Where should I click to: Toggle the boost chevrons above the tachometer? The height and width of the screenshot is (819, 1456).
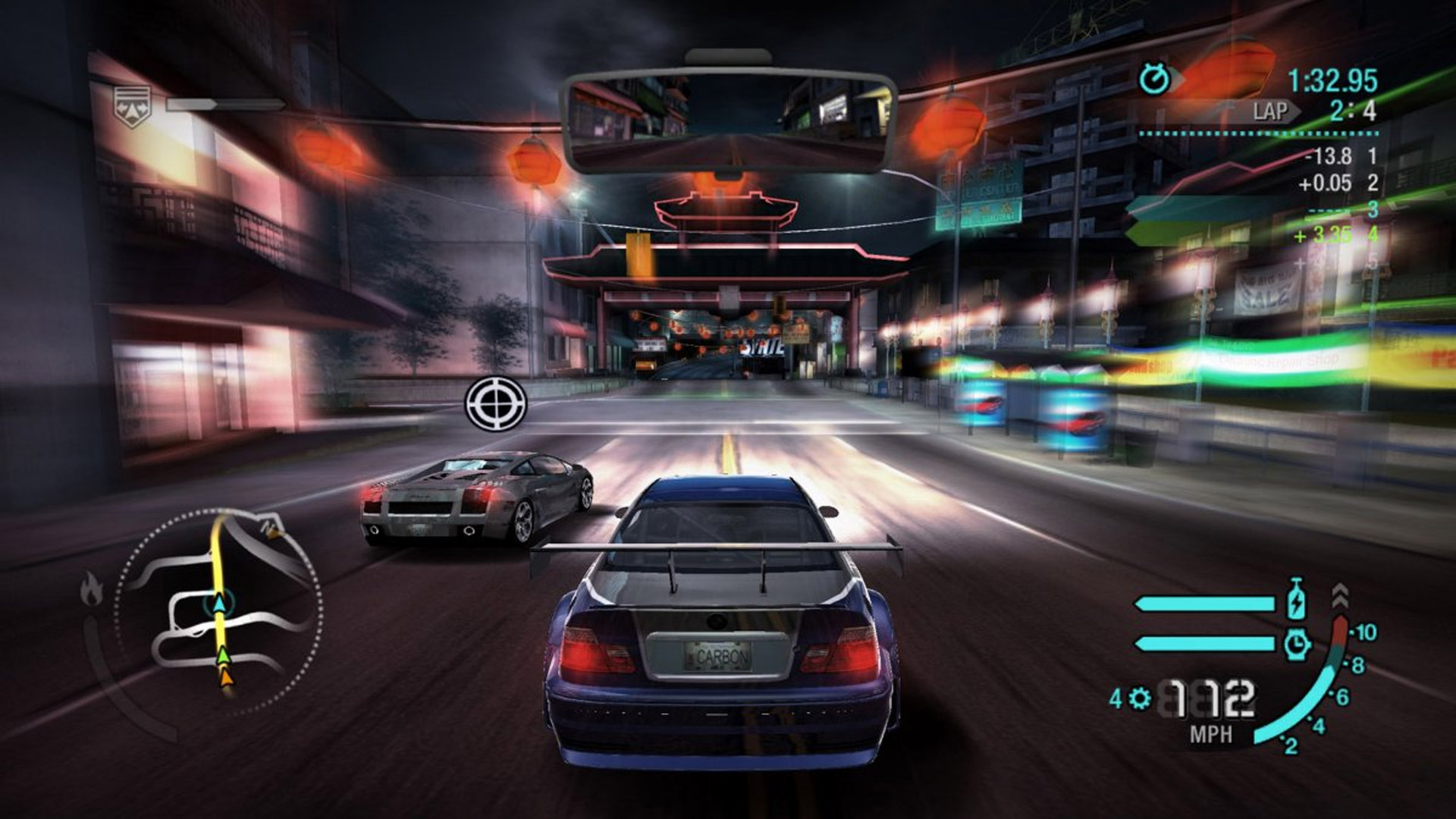point(1341,596)
